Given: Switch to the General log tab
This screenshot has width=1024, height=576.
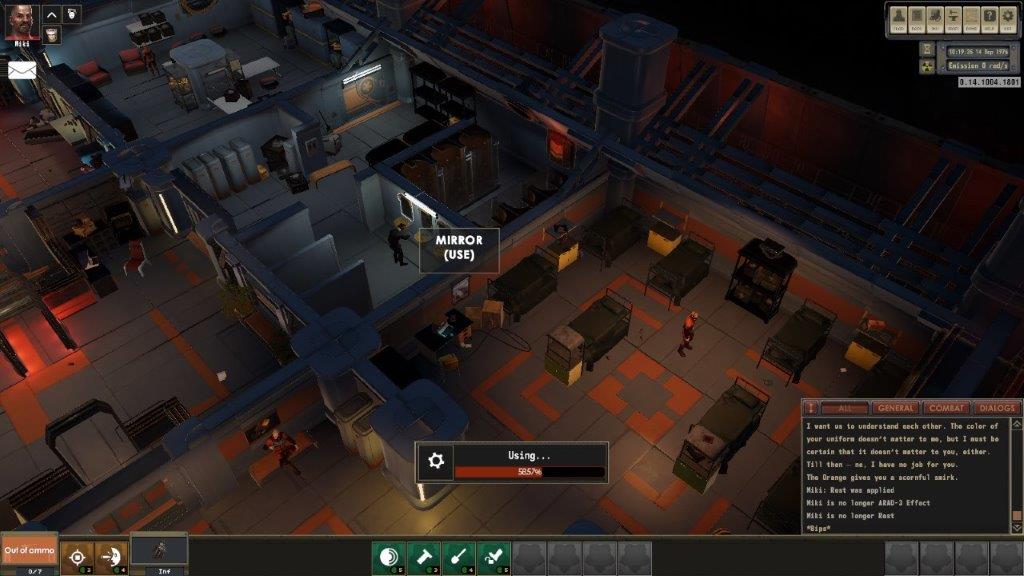Looking at the screenshot, I should coord(895,408).
